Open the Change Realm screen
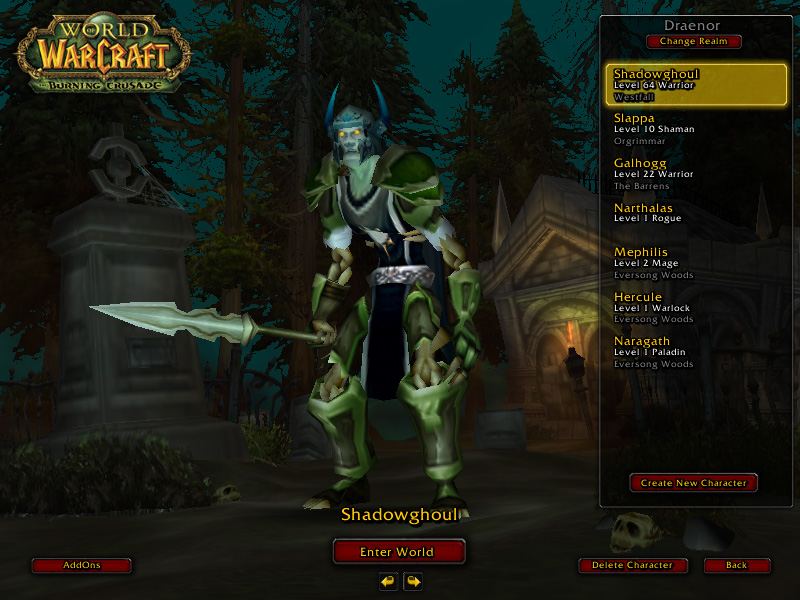The image size is (800, 600). (x=693, y=42)
